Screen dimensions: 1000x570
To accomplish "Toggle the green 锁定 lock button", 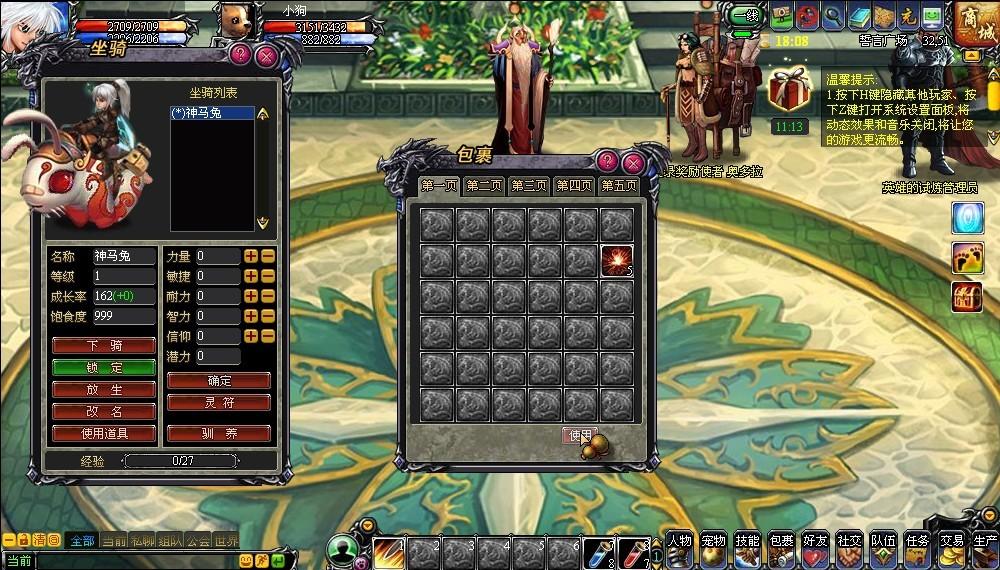I will click(x=104, y=367).
